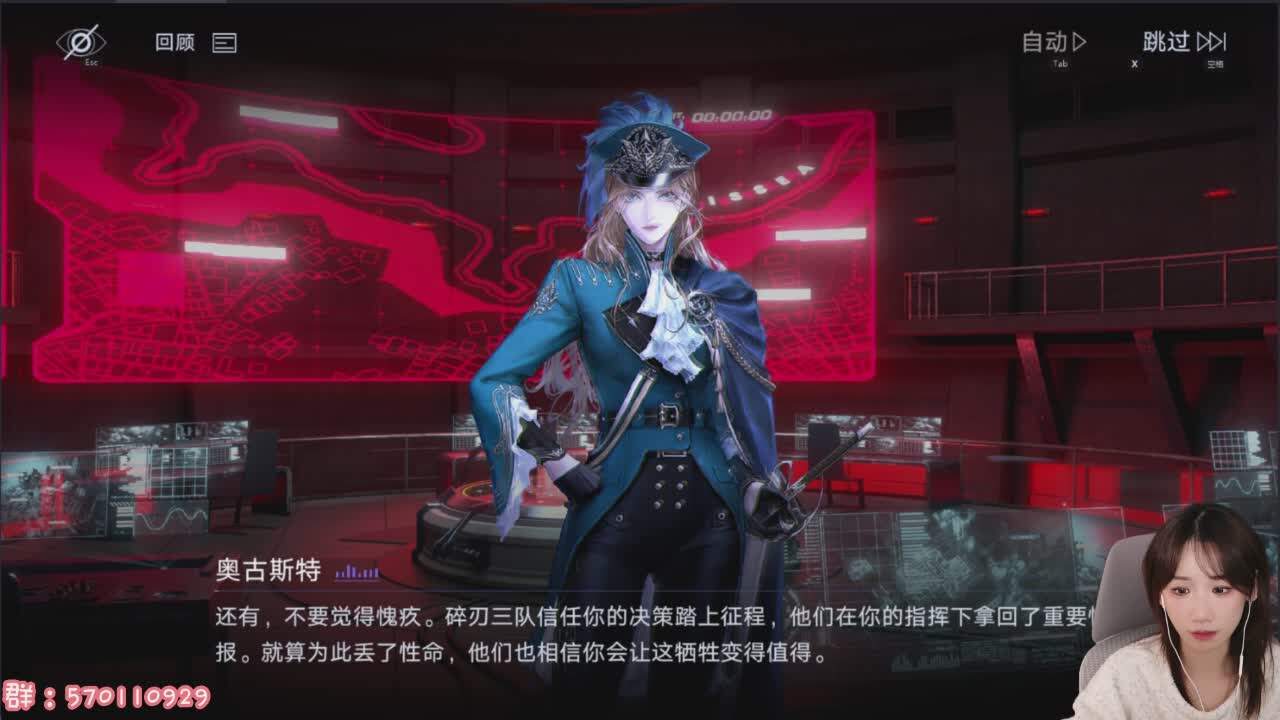Hide the game UI with the crossed-eye icon

80,40
